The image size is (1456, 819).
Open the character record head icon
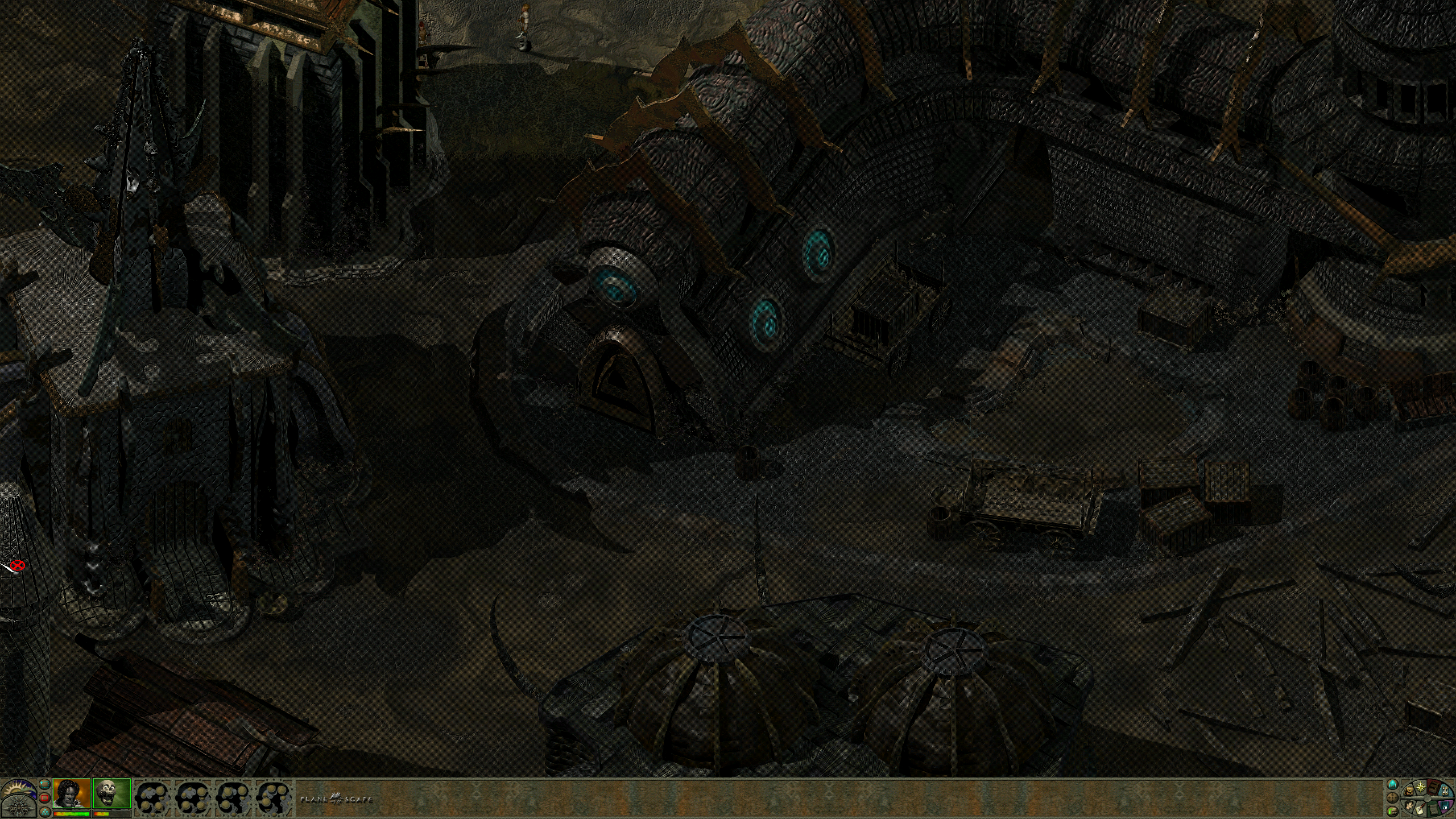[1409, 805]
